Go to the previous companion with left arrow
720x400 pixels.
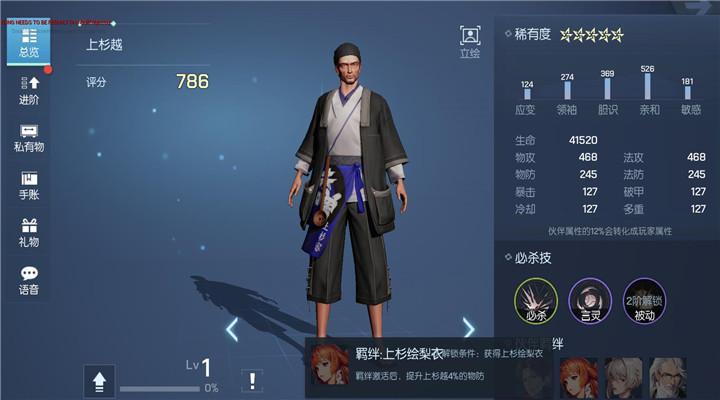point(232,328)
